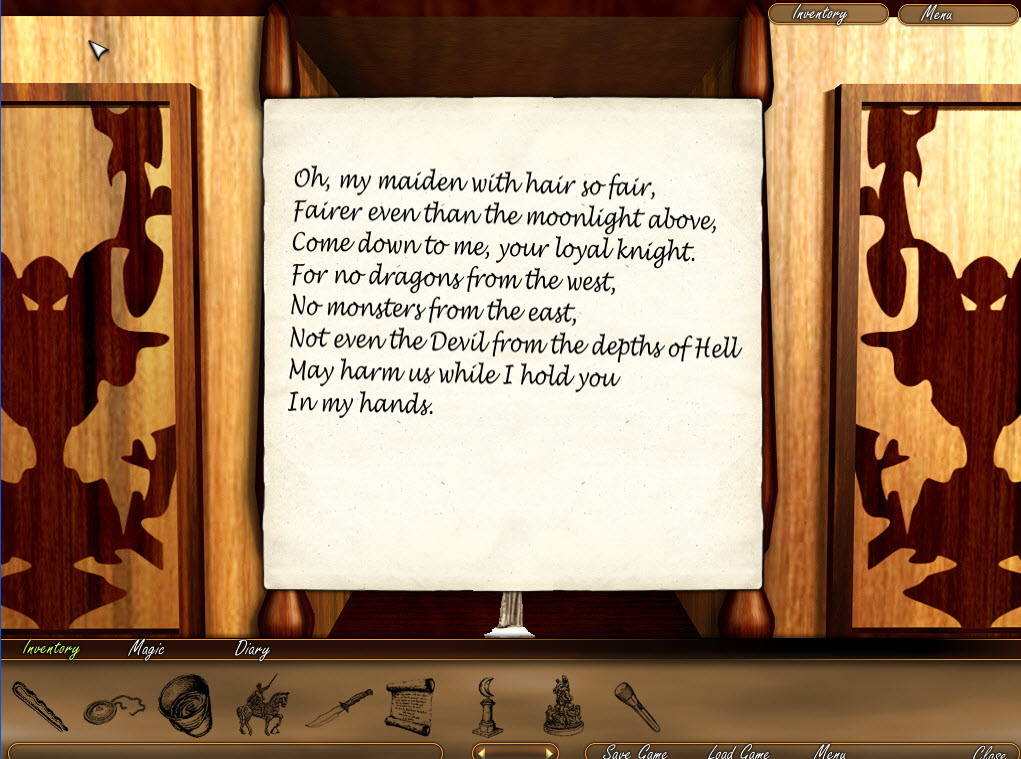Choose the combat knife item

click(x=338, y=707)
